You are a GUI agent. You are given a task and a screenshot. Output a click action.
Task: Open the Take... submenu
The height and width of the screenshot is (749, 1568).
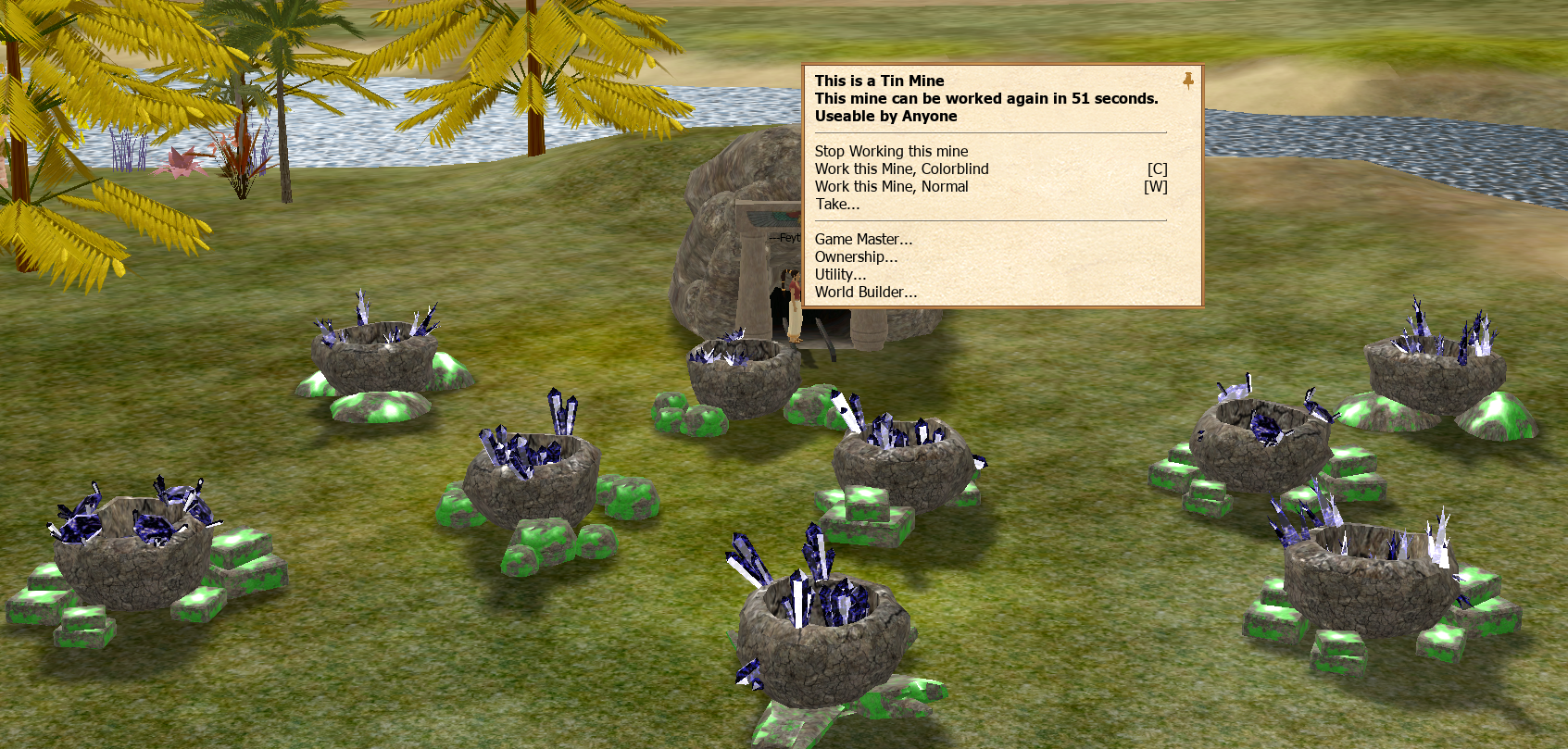pyautogui.click(x=837, y=205)
